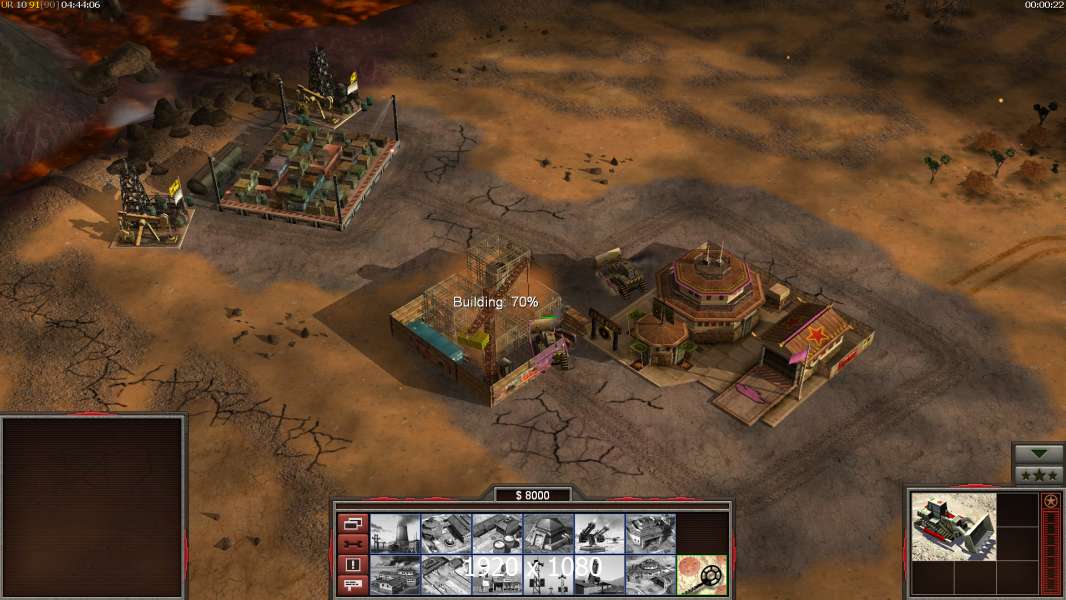Click the selected Dozer portrait
This screenshot has height=600, width=1066.
click(x=954, y=526)
